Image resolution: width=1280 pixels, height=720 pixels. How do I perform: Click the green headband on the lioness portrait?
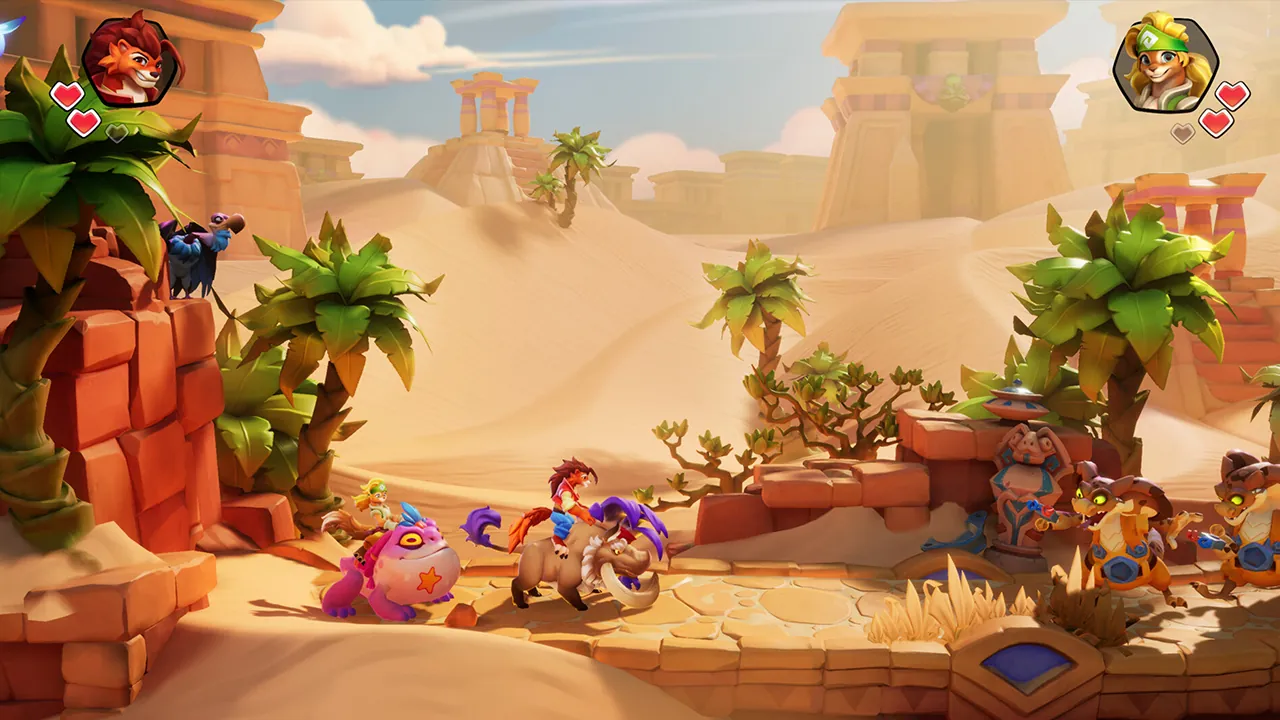(1161, 39)
